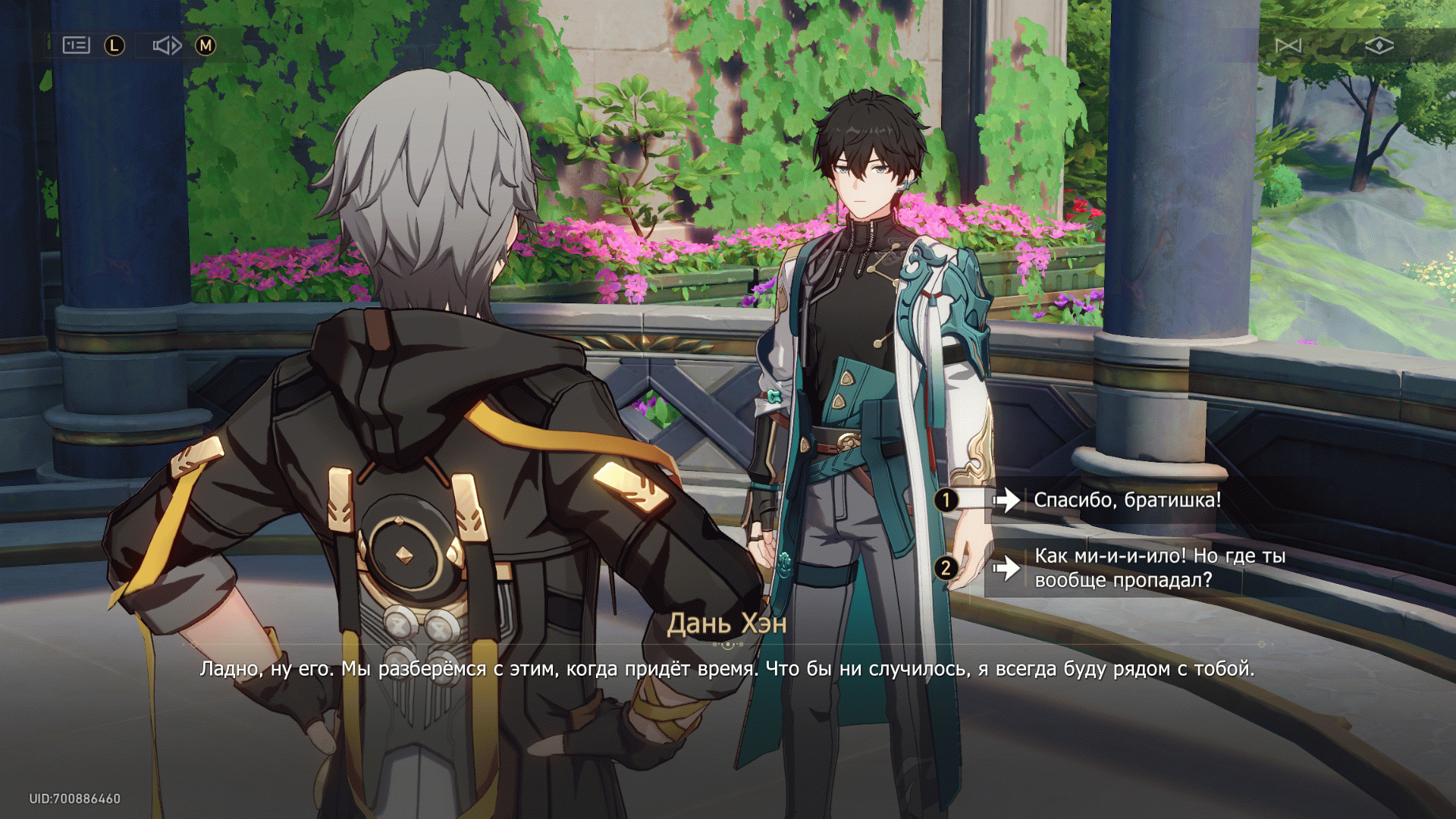This screenshot has height=819, width=1456.
Task: Choose the reply "Спасибо, братишка!"
Action: (1127, 500)
